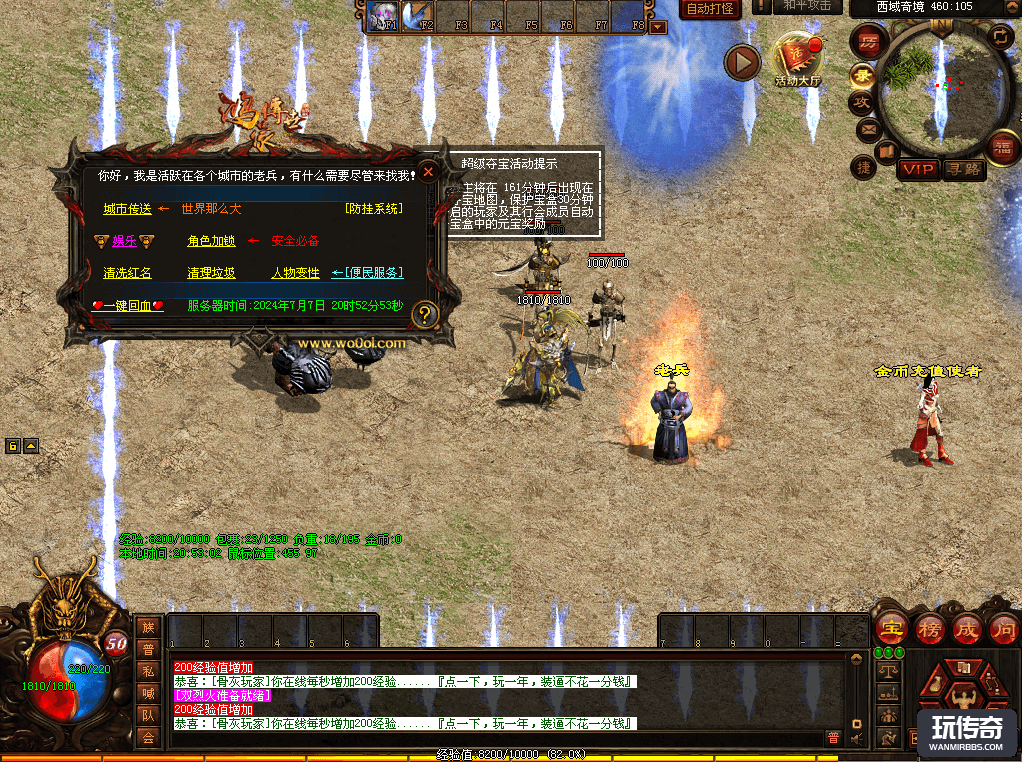Choose the 角色加锁 character lock option

click(211, 241)
